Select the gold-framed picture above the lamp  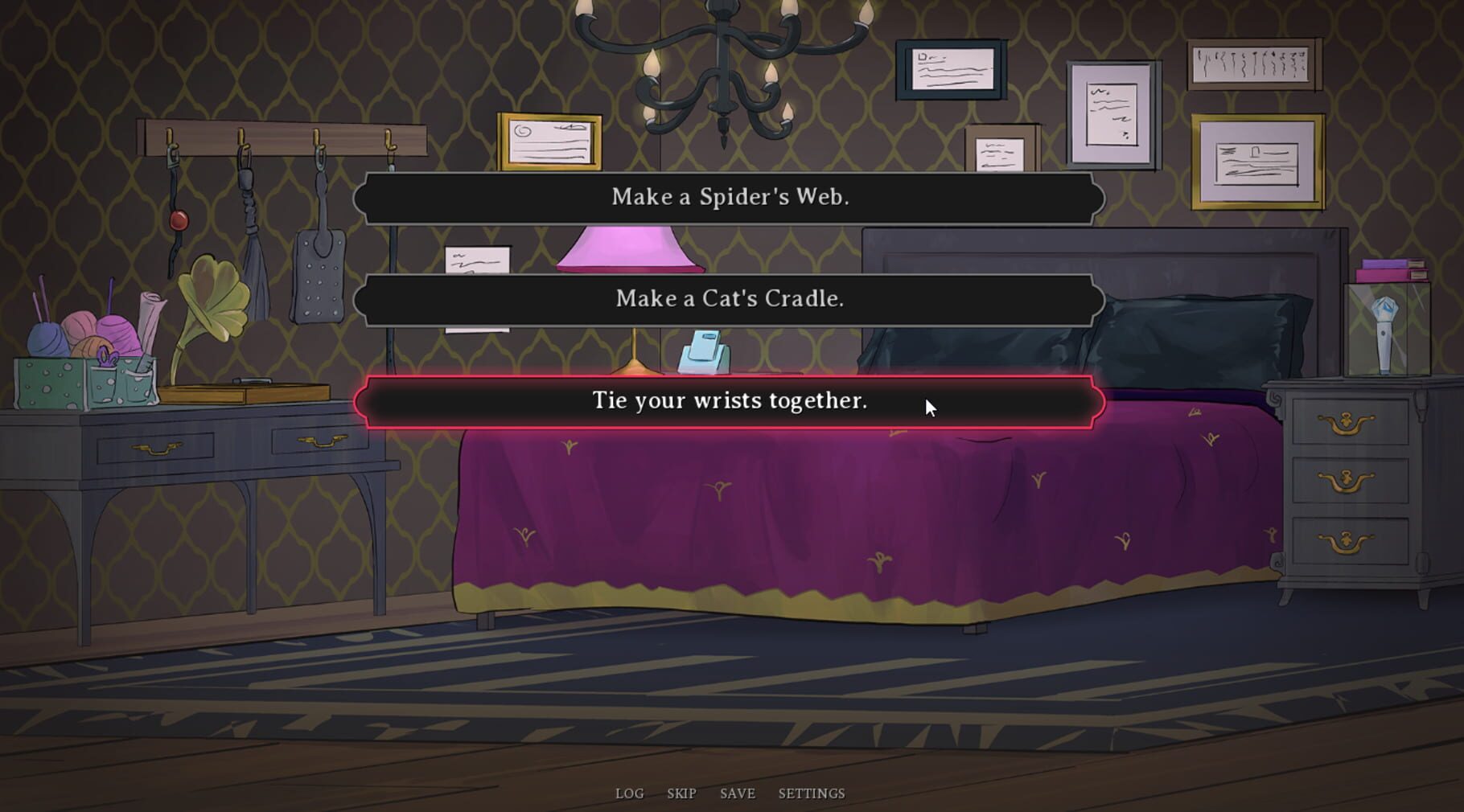(x=547, y=141)
